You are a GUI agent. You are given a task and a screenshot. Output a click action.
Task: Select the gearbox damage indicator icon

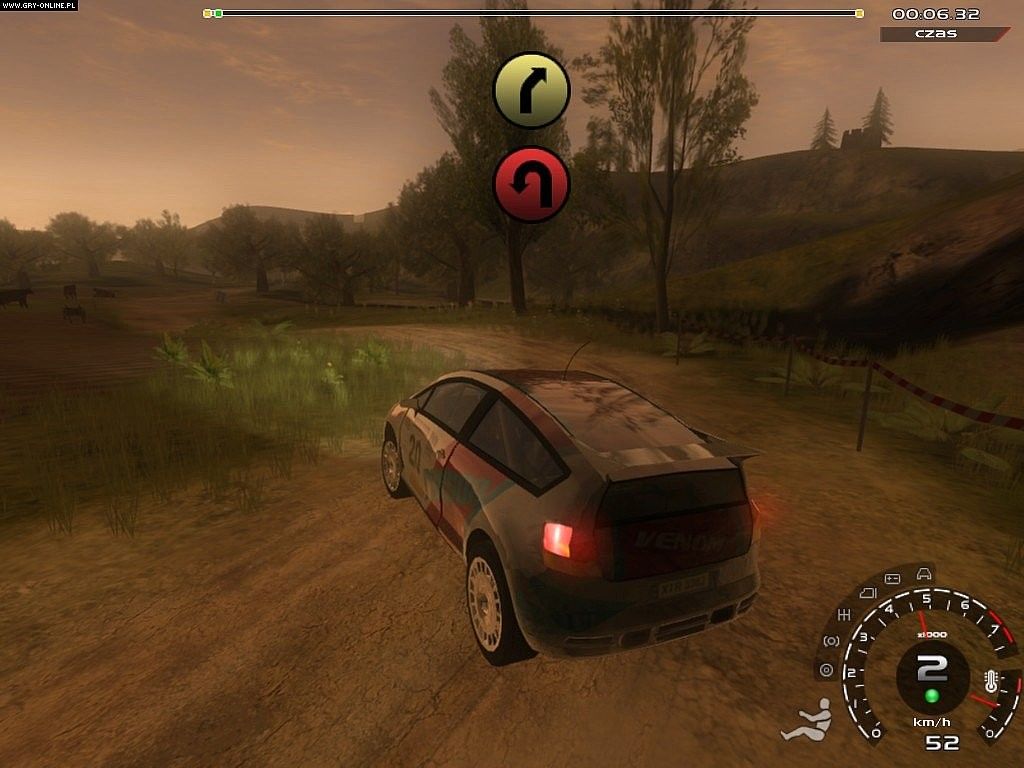[844, 615]
